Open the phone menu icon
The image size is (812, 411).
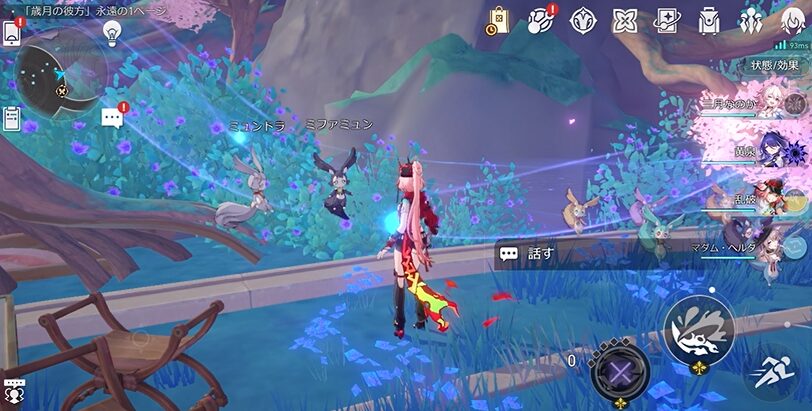pos(12,33)
